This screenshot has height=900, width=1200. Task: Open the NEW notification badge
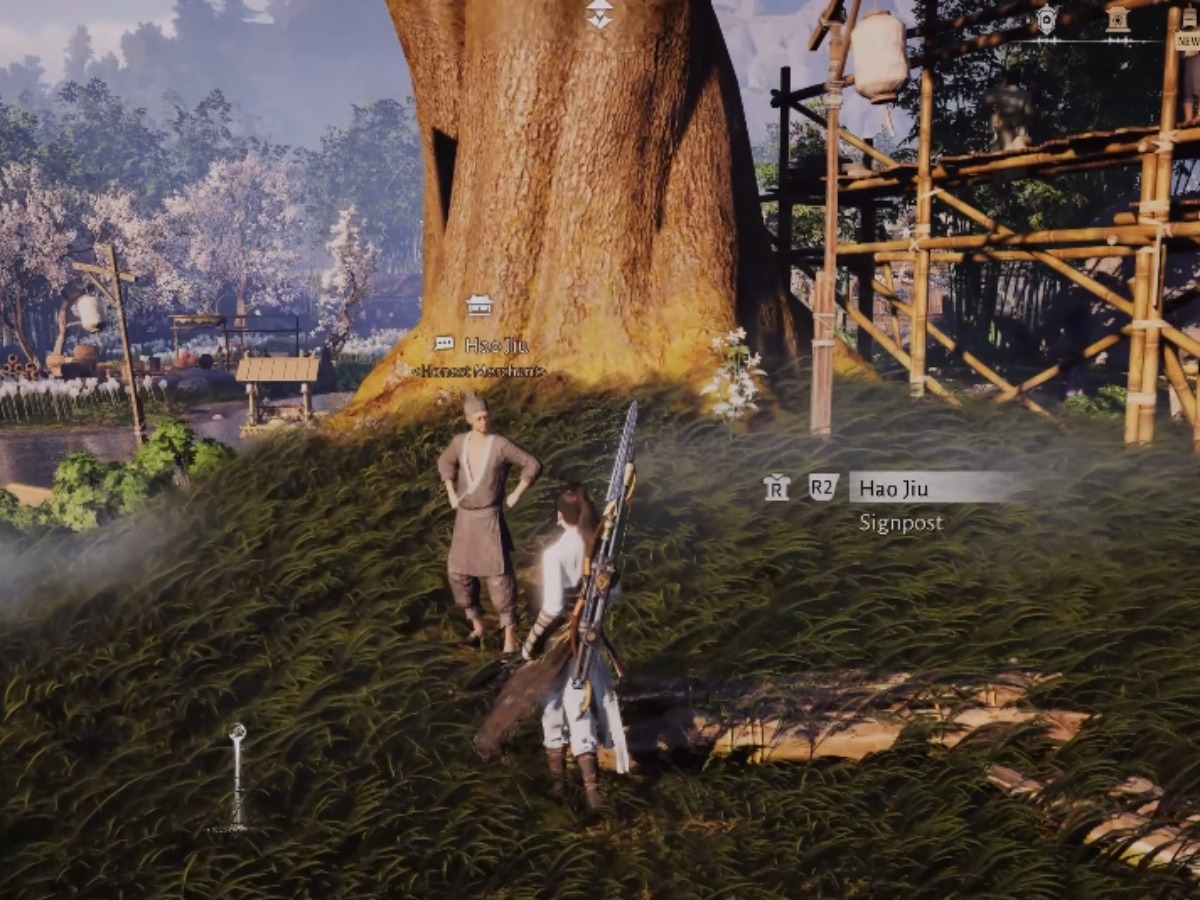tap(1188, 40)
